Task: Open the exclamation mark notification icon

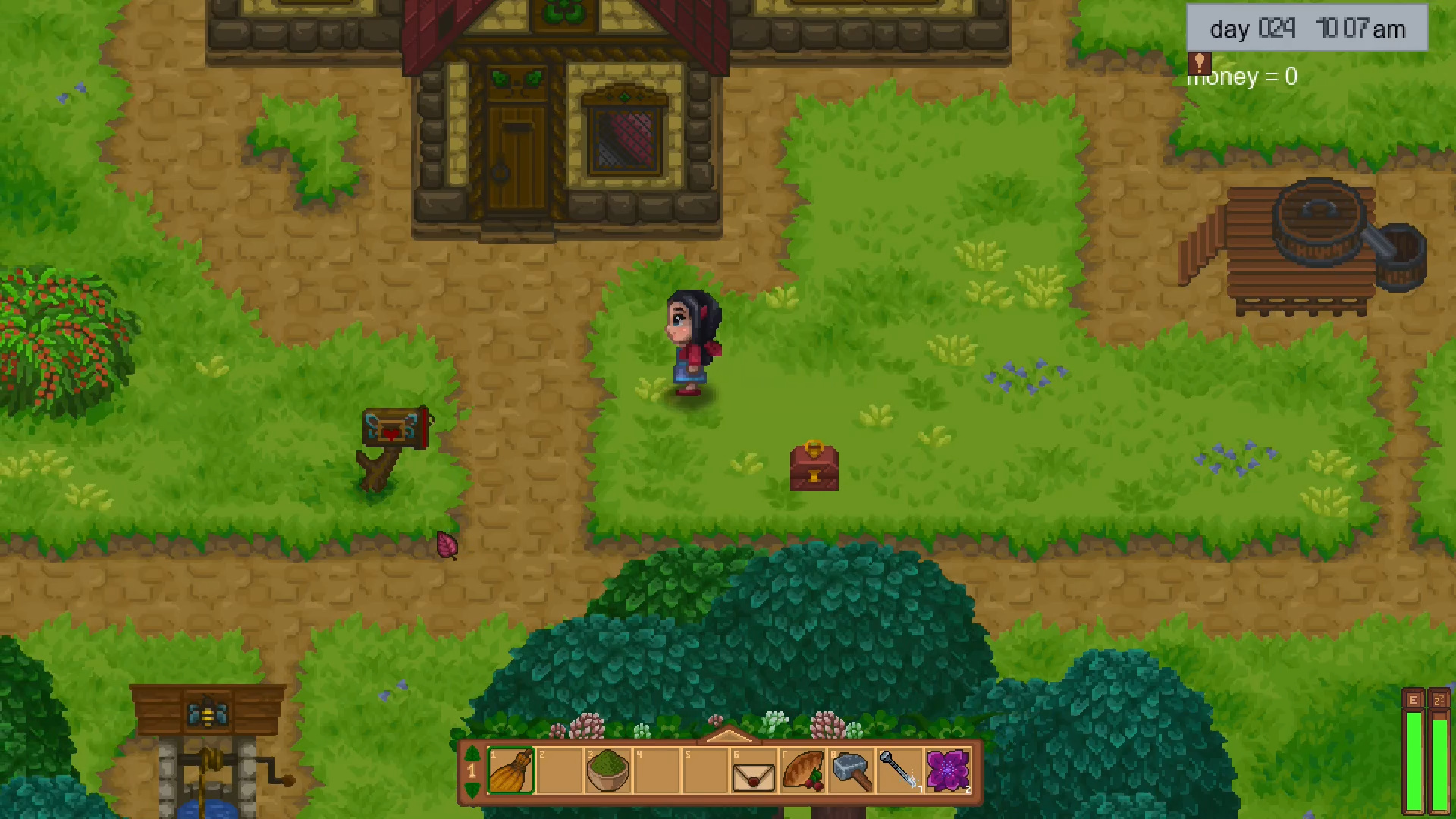Action: 1199,62
